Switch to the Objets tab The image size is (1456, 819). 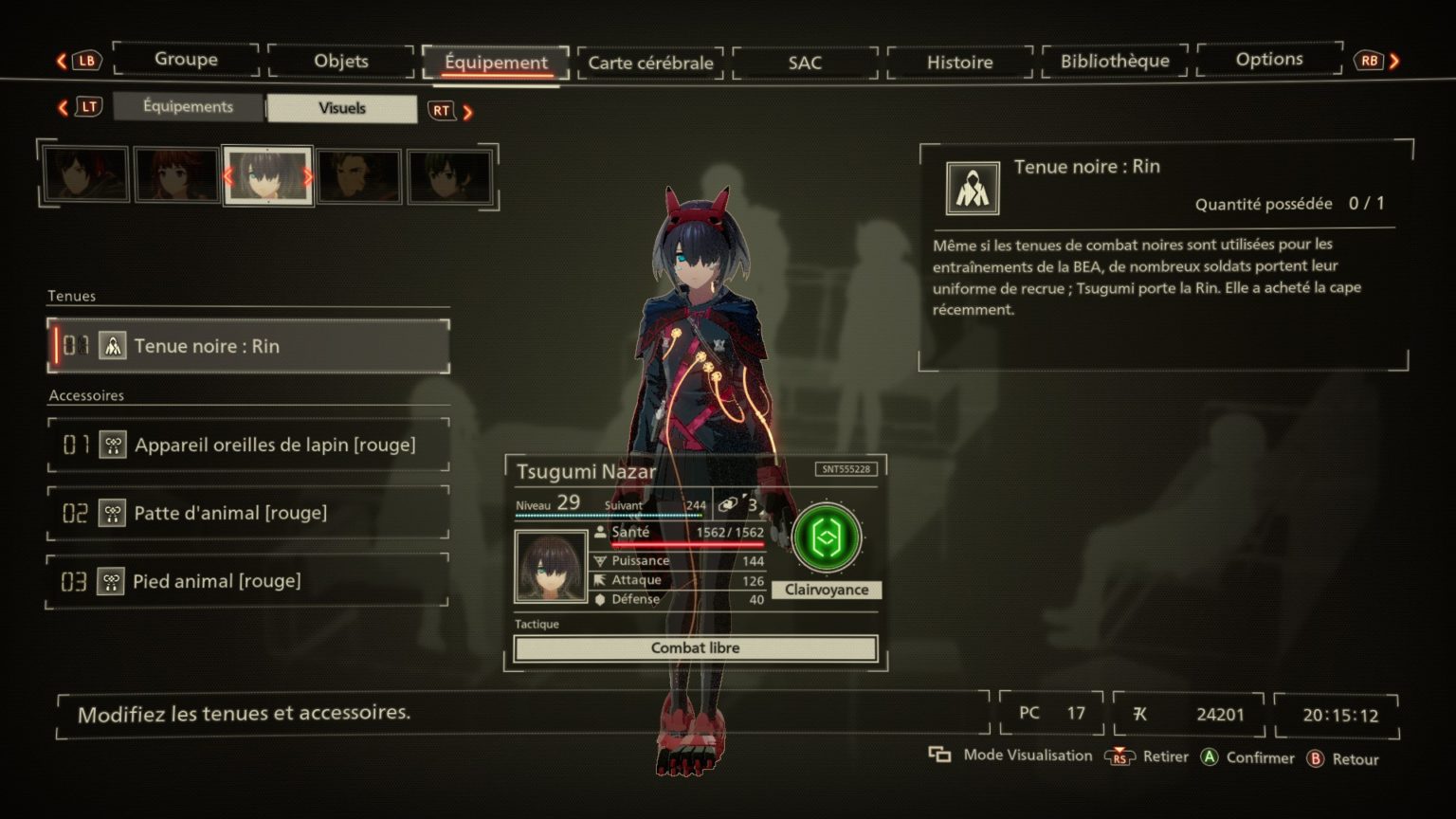340,62
